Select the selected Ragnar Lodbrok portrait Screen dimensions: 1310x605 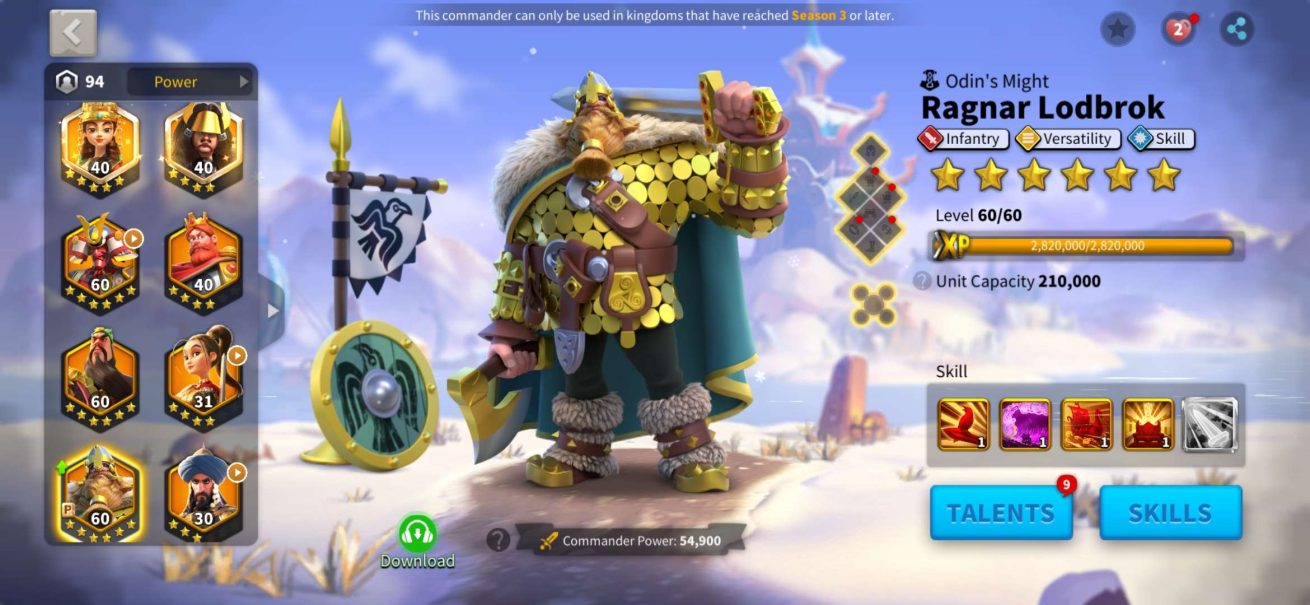pyautogui.click(x=100, y=490)
